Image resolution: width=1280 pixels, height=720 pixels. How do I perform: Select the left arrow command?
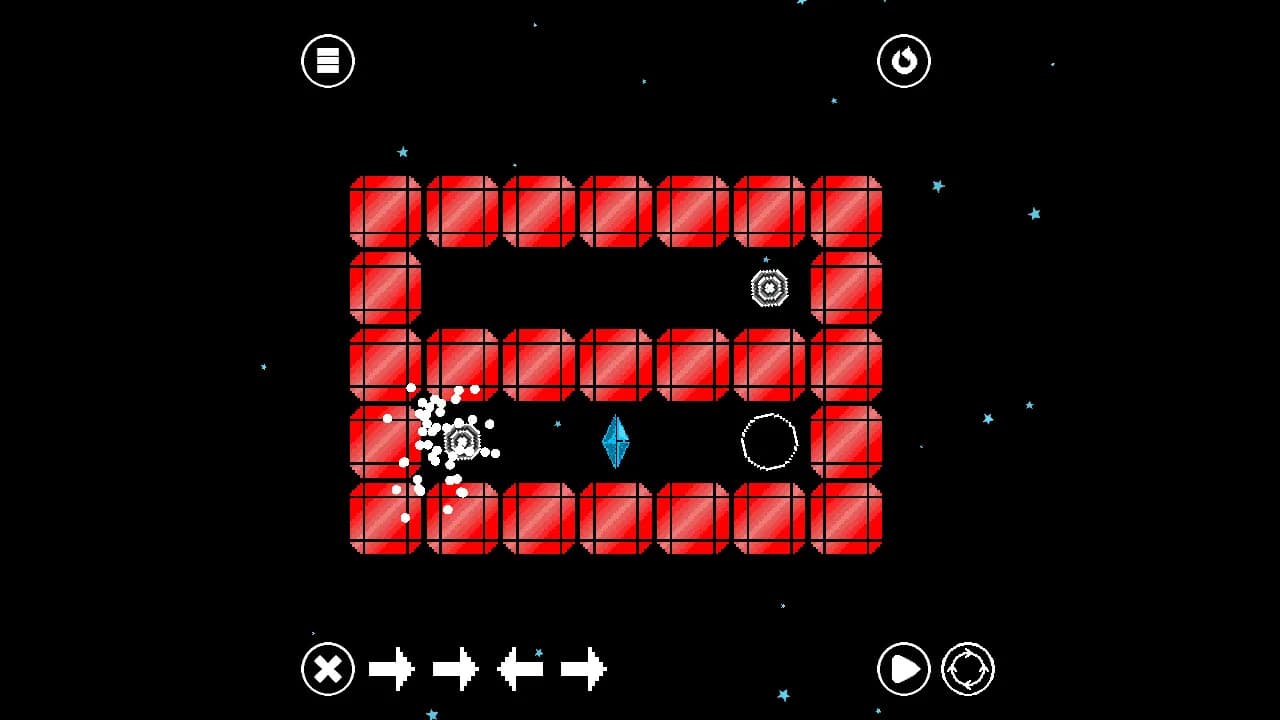[522, 668]
